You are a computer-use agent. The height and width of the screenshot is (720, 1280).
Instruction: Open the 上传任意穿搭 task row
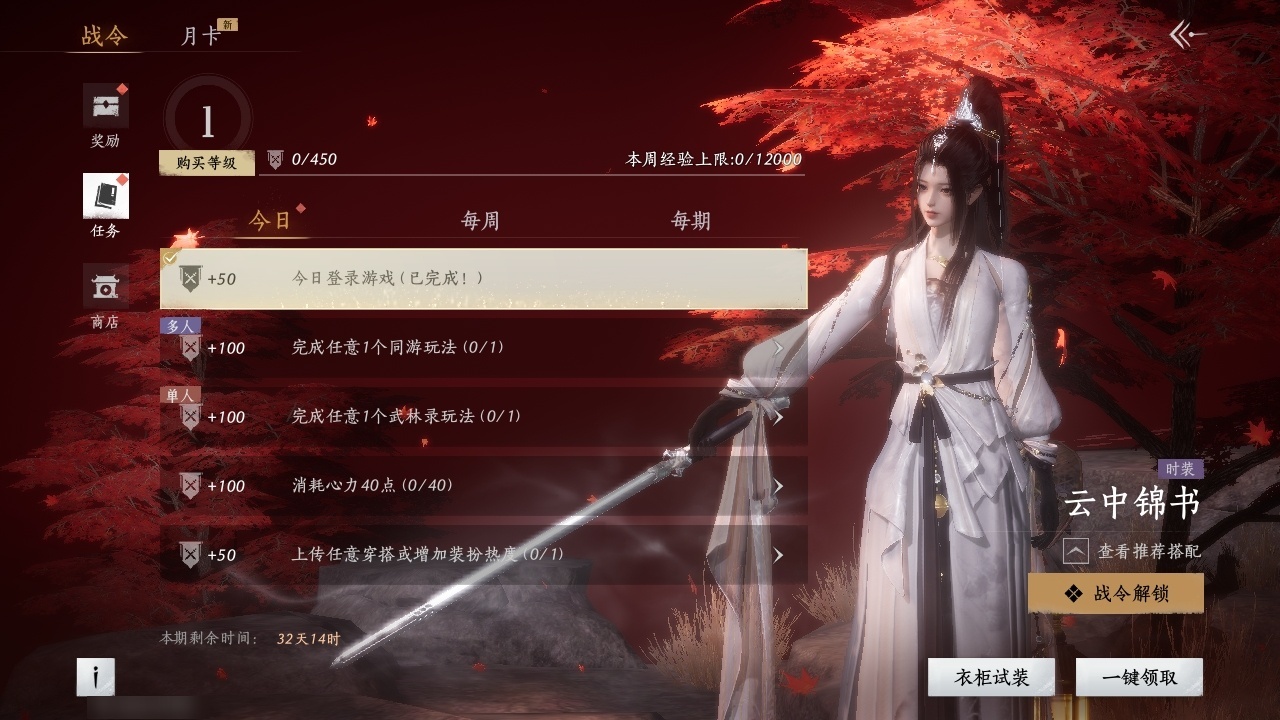click(483, 555)
